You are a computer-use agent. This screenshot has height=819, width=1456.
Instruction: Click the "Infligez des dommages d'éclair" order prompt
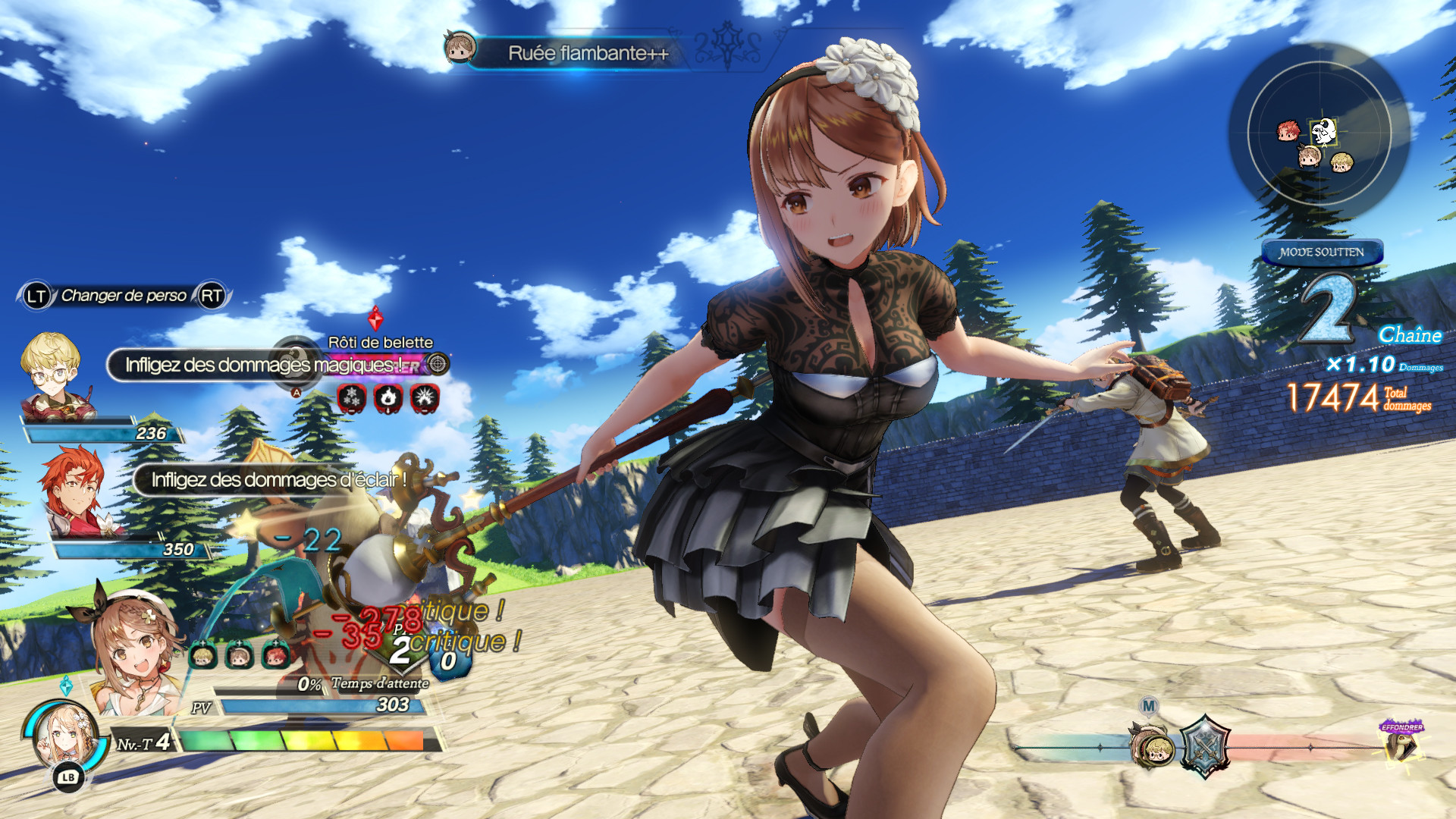(278, 480)
